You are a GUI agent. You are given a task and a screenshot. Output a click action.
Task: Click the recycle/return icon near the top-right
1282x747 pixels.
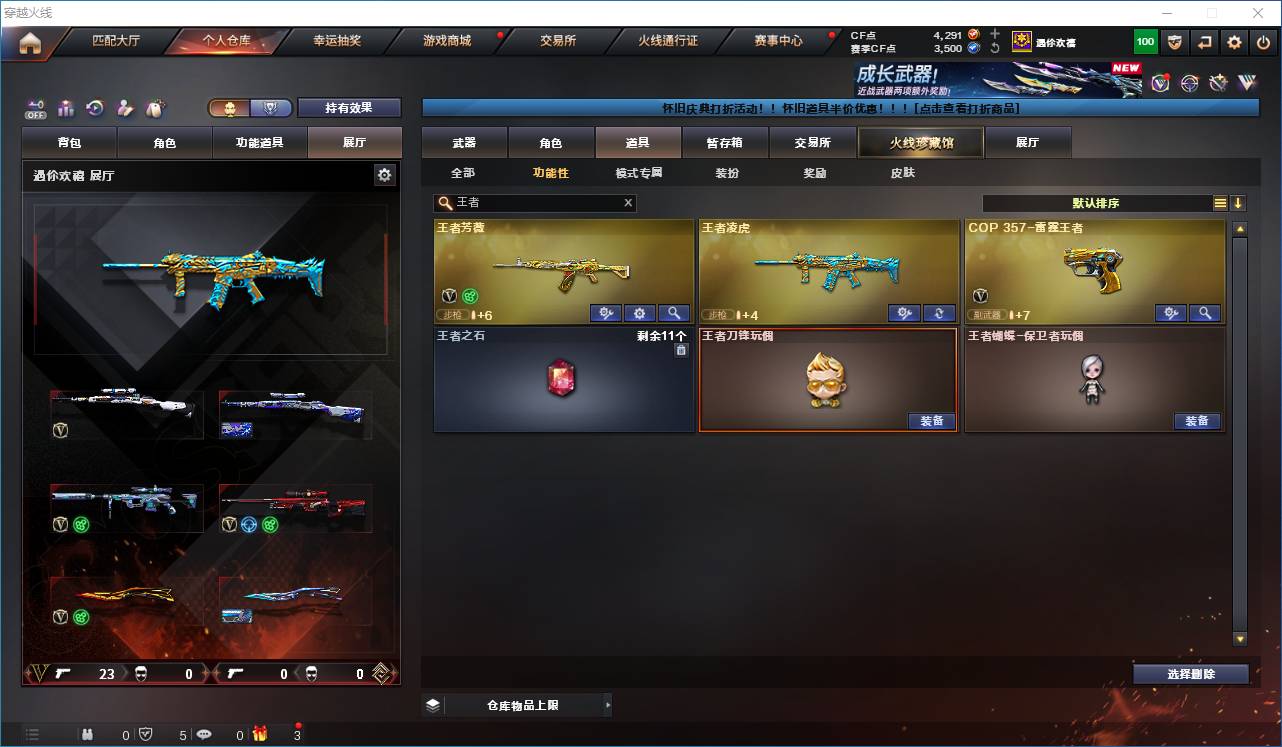[1203, 41]
